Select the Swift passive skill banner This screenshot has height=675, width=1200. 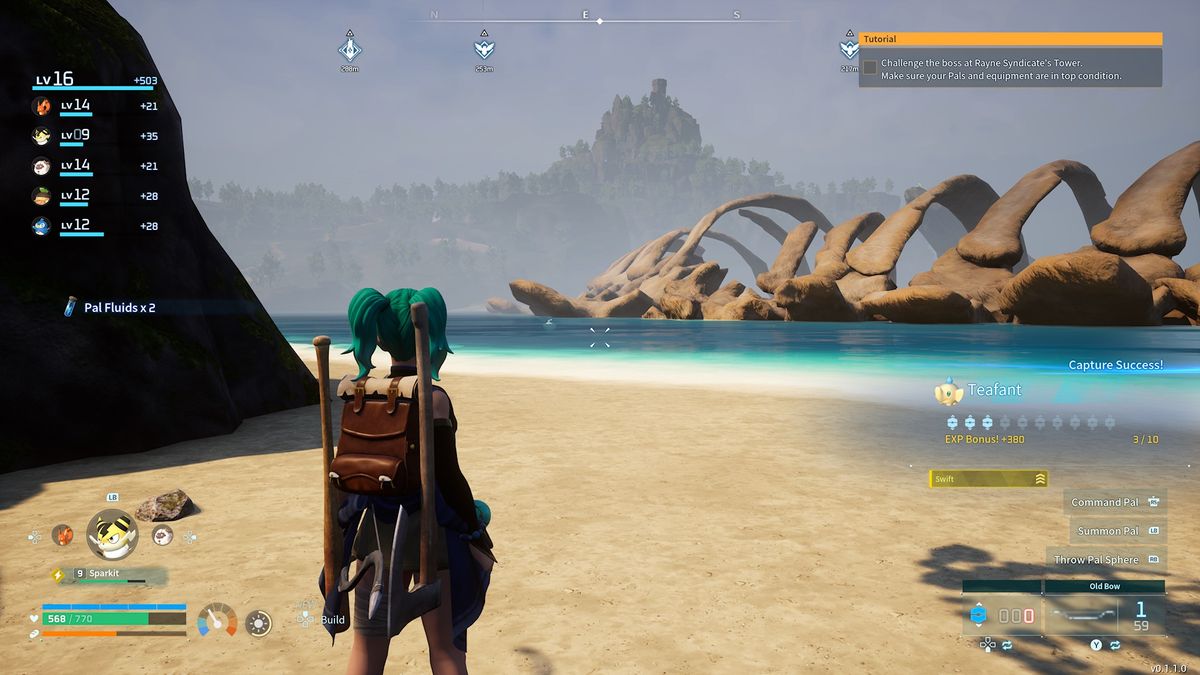pos(988,479)
